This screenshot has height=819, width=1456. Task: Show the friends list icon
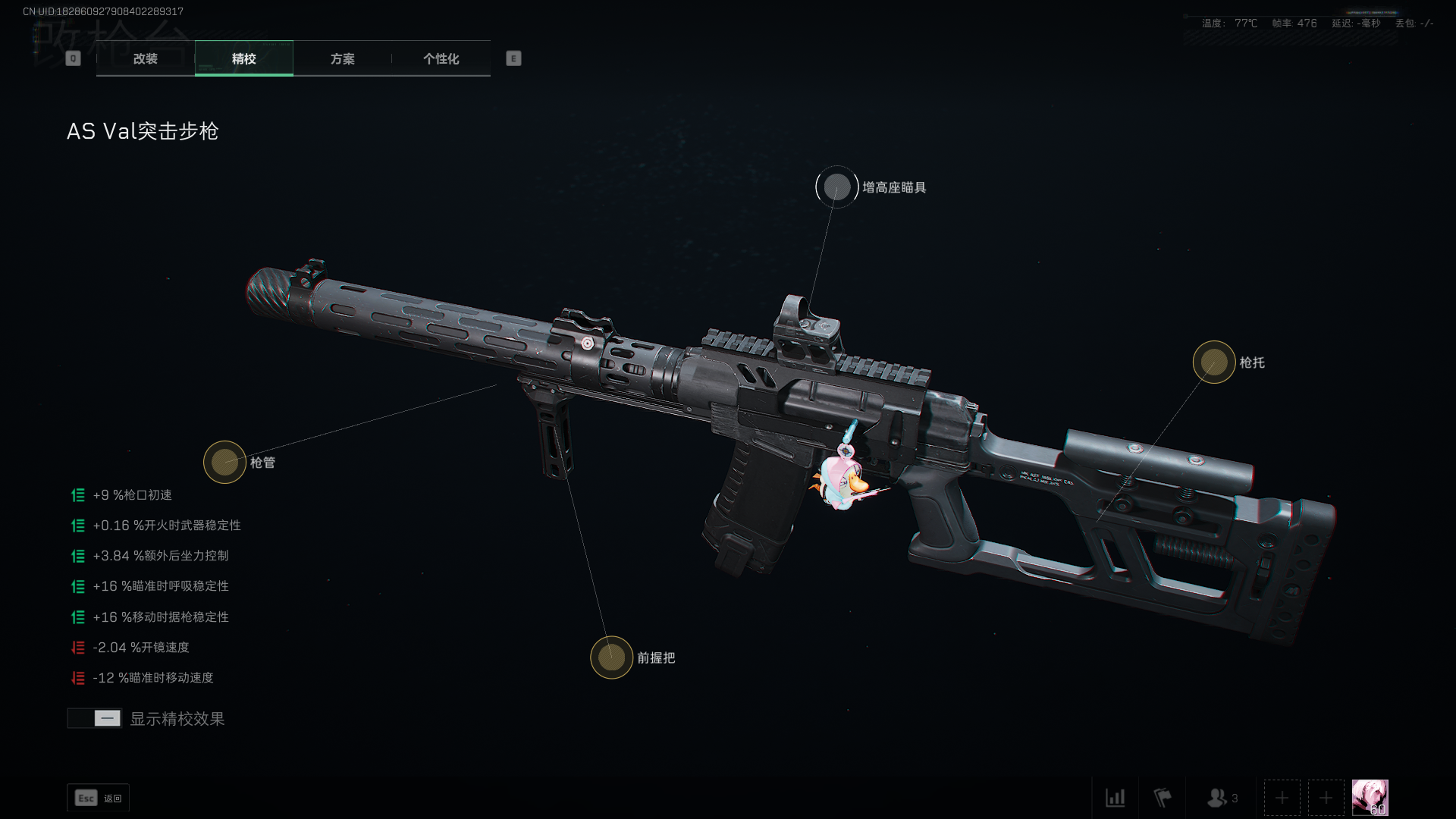(x=1221, y=798)
